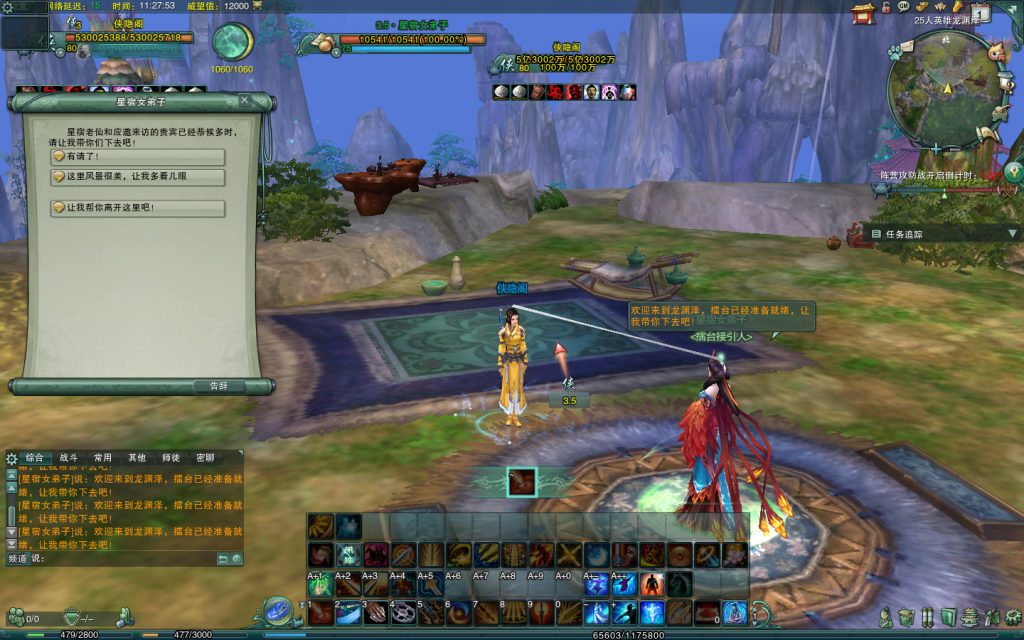Viewport: 1024px width, 640px height.
Task: Pick the option "让我帮你离开这里吧！"
Action: tap(138, 208)
